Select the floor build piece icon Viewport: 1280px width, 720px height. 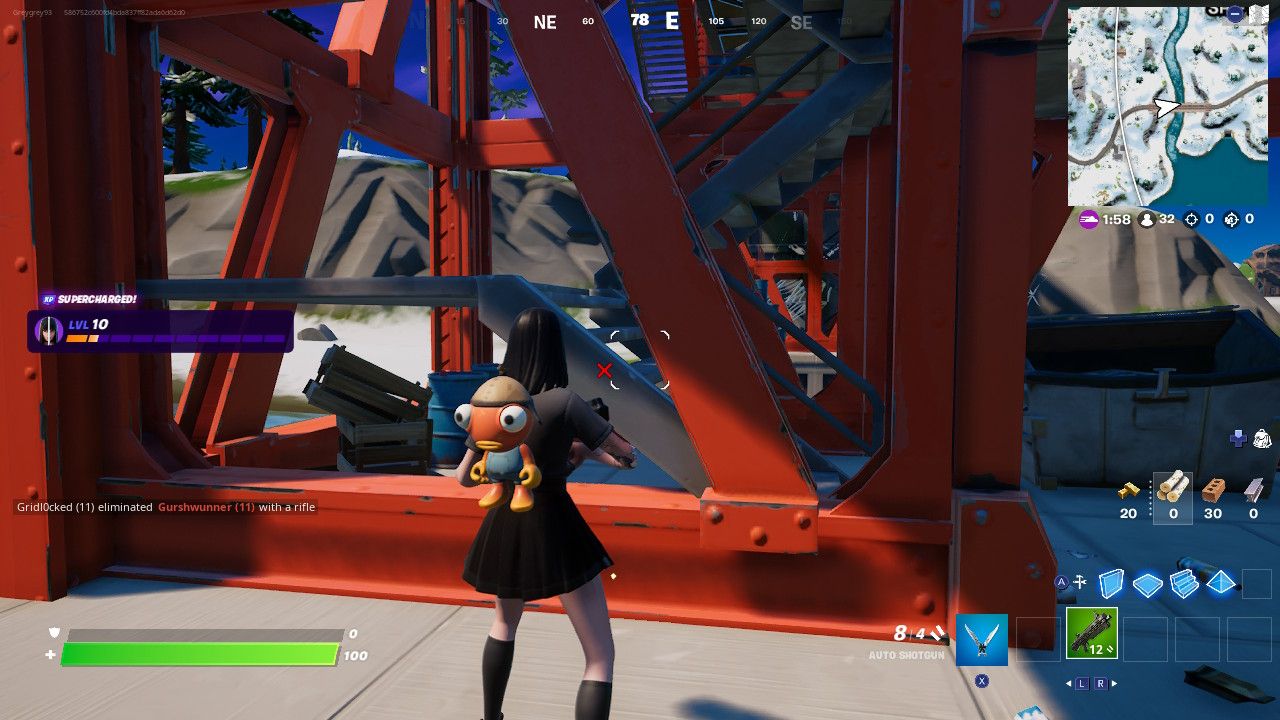[1147, 584]
